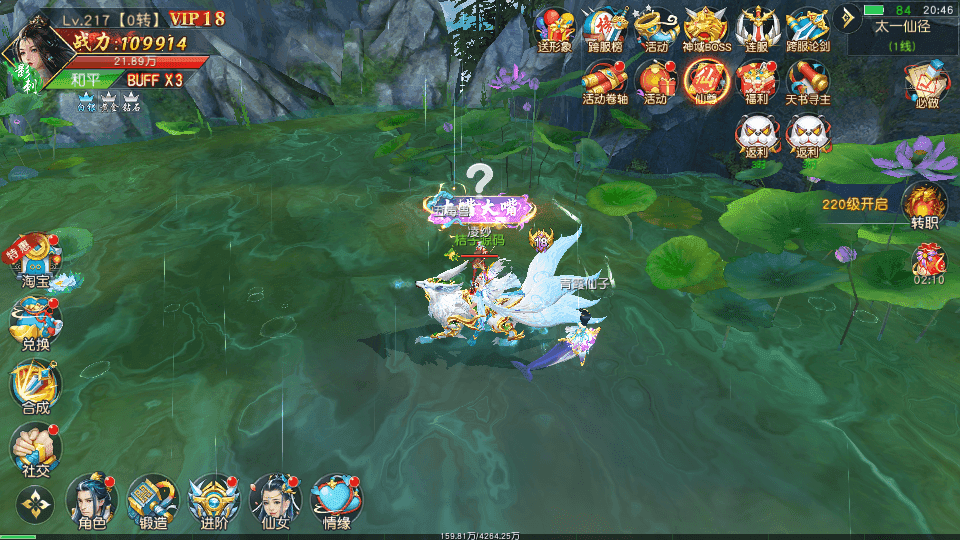Screen dimensions: 960x540
Task: Collapse the top icon bar with arrow
Action: (x=849, y=18)
